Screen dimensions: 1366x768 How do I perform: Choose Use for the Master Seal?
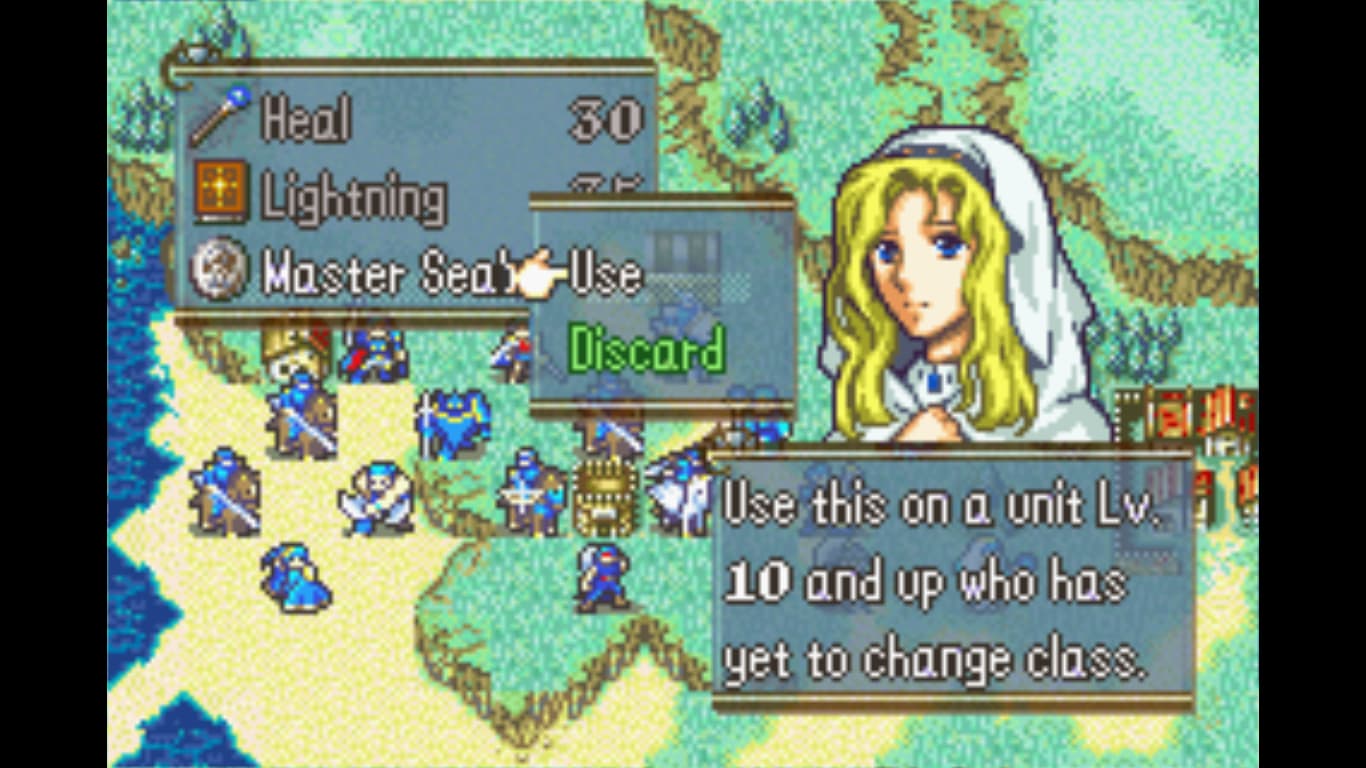coord(605,275)
